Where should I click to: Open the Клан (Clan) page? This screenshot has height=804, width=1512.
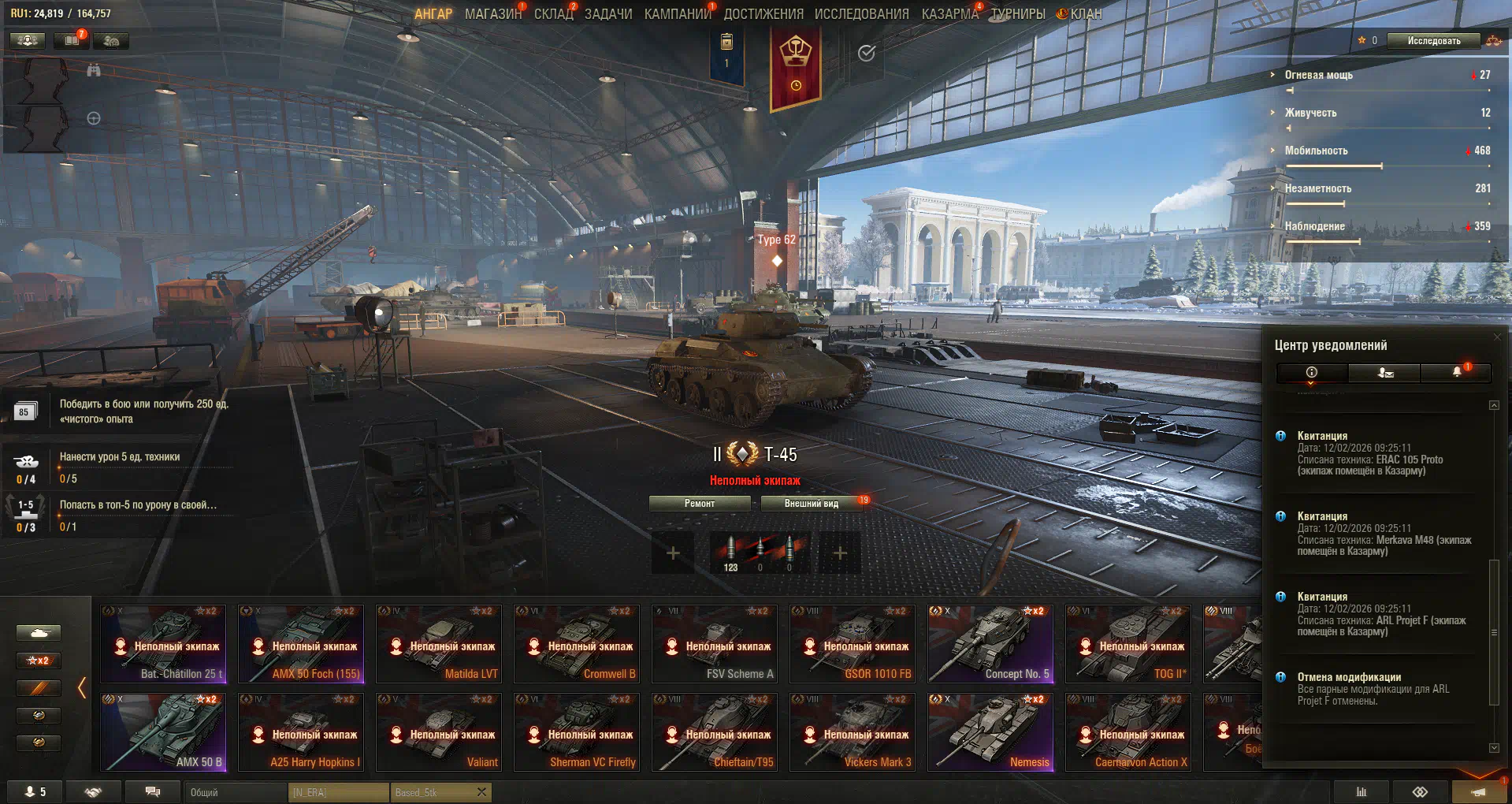click(1085, 14)
